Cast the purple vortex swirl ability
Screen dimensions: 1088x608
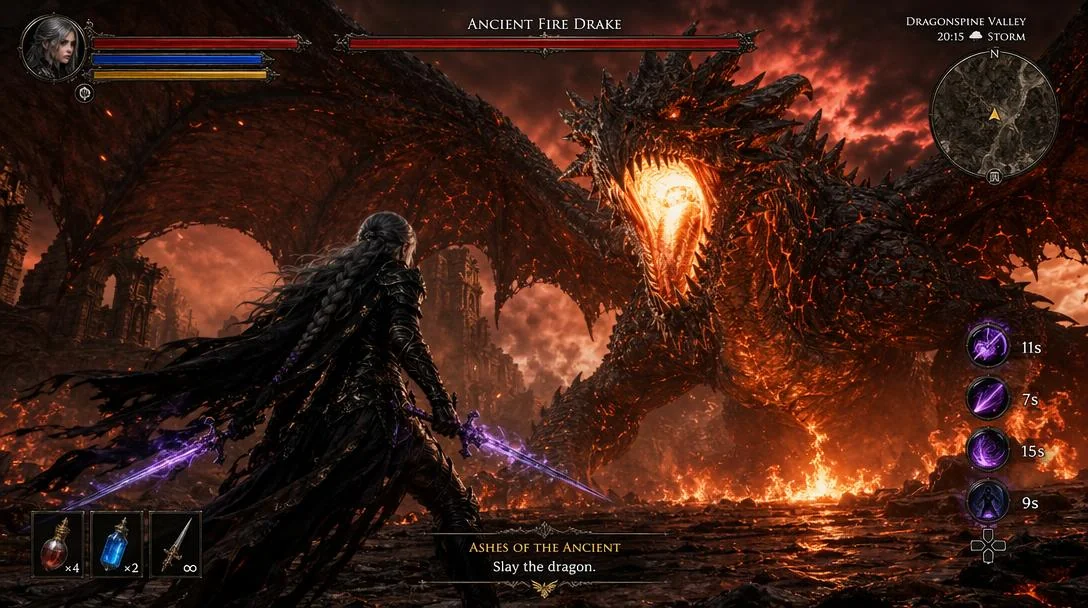[x=987, y=450]
